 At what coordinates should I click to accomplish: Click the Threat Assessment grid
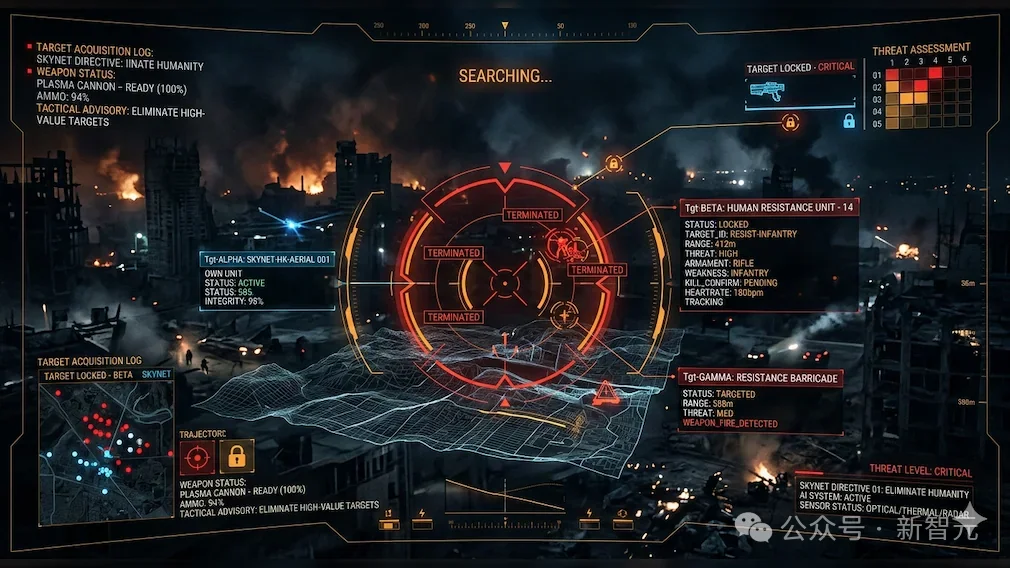[927, 98]
